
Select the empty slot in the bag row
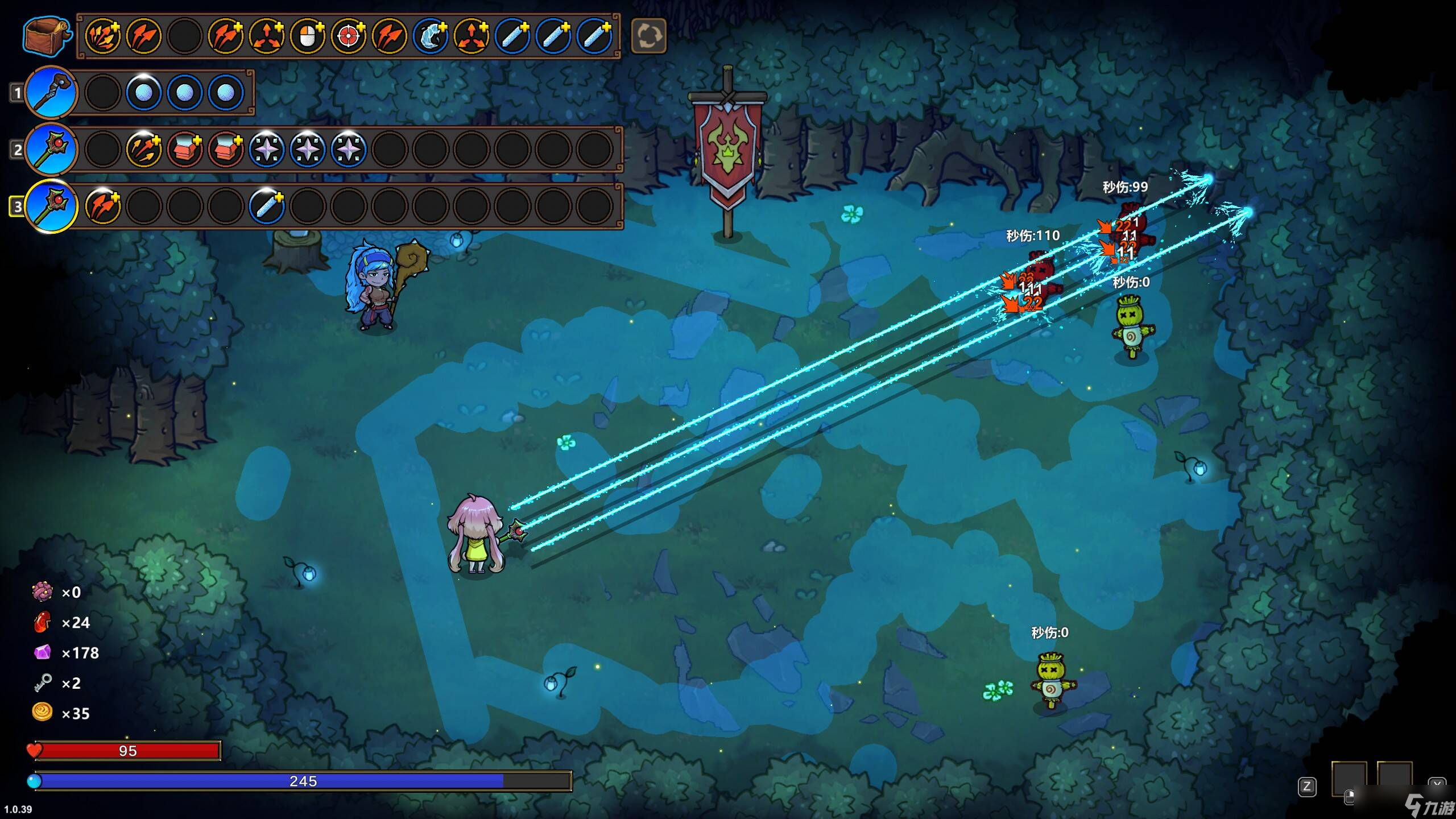pyautogui.click(x=185, y=36)
